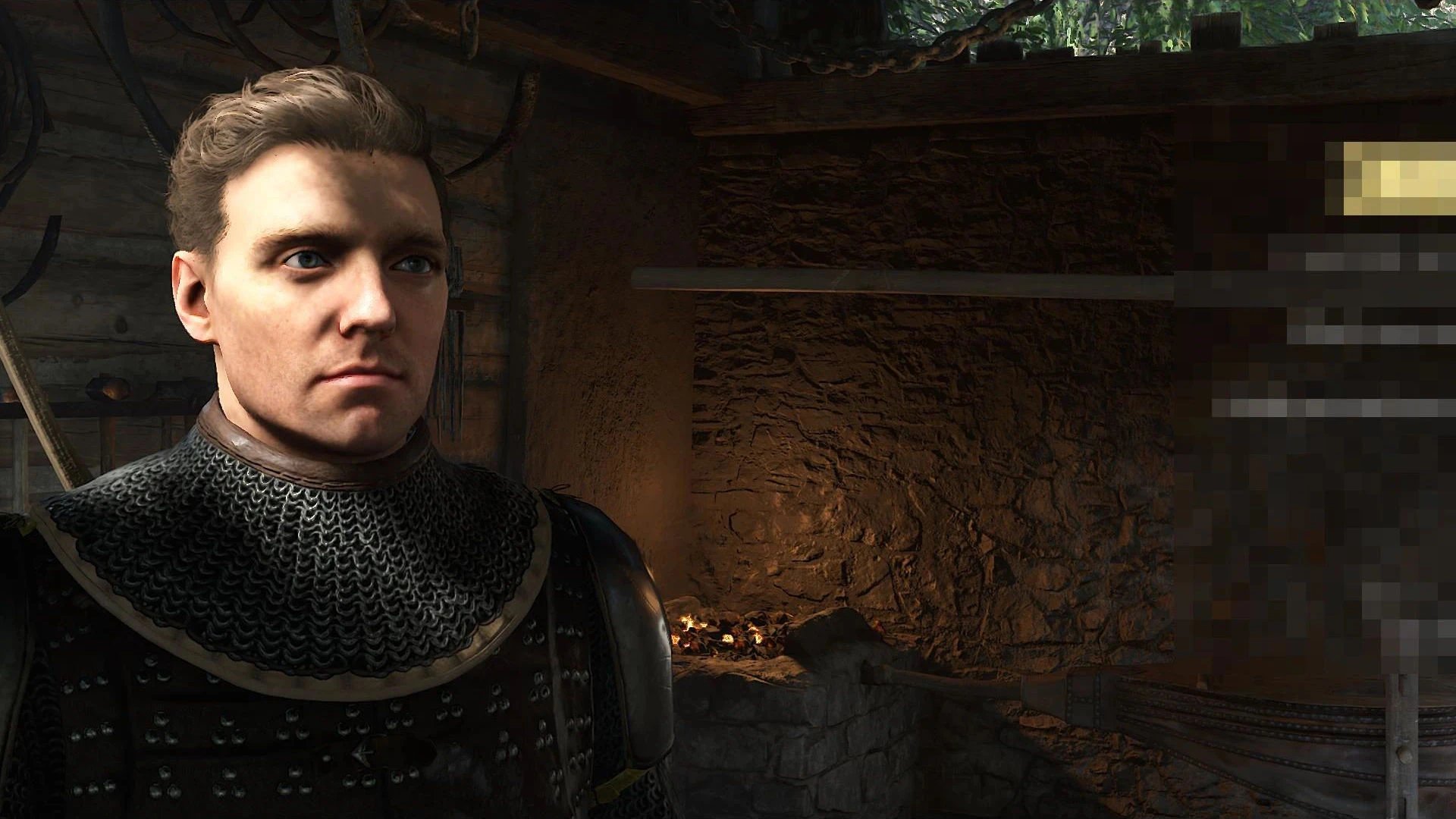1456x819 pixels.
Task: Select the yellow highlighted dialogue option
Action: click(x=1399, y=179)
